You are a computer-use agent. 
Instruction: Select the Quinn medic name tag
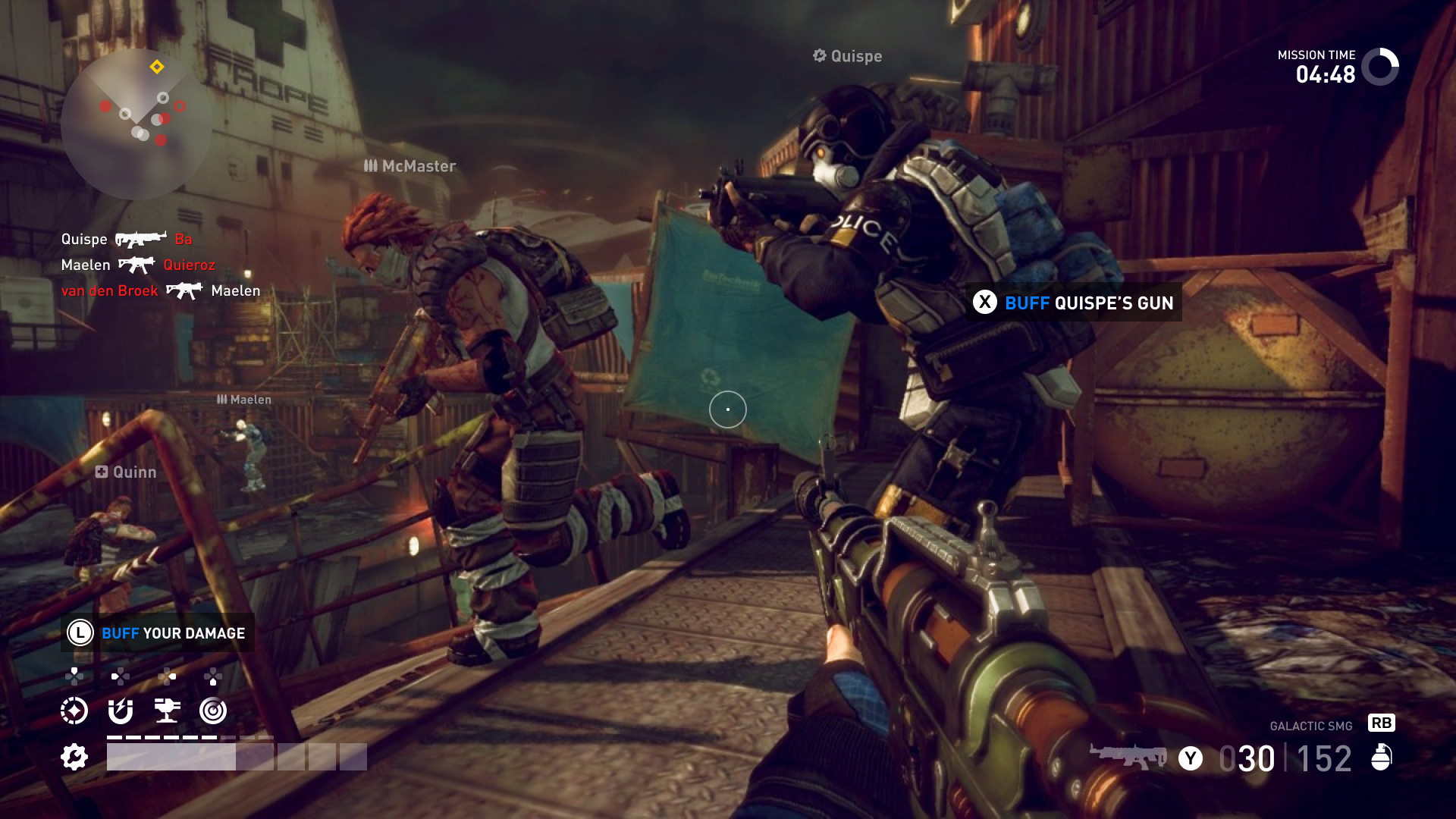pos(126,472)
